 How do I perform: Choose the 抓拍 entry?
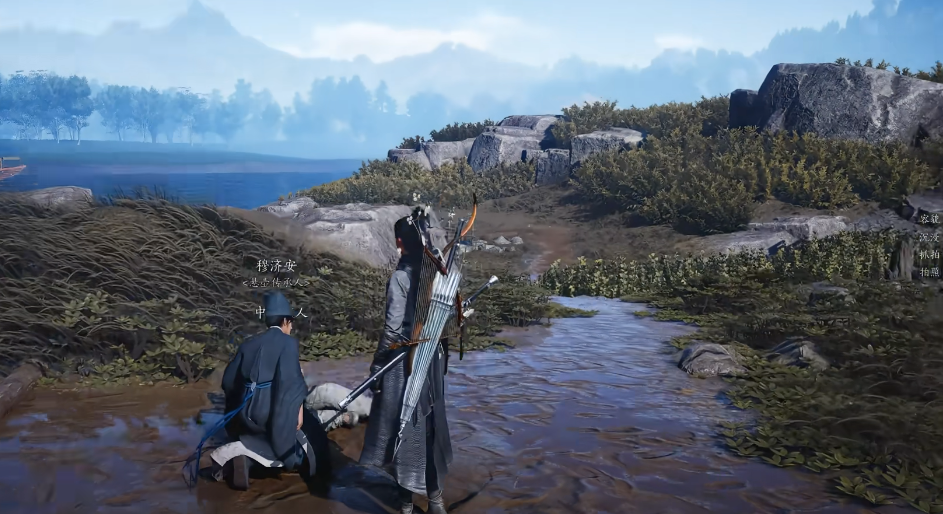click(930, 254)
